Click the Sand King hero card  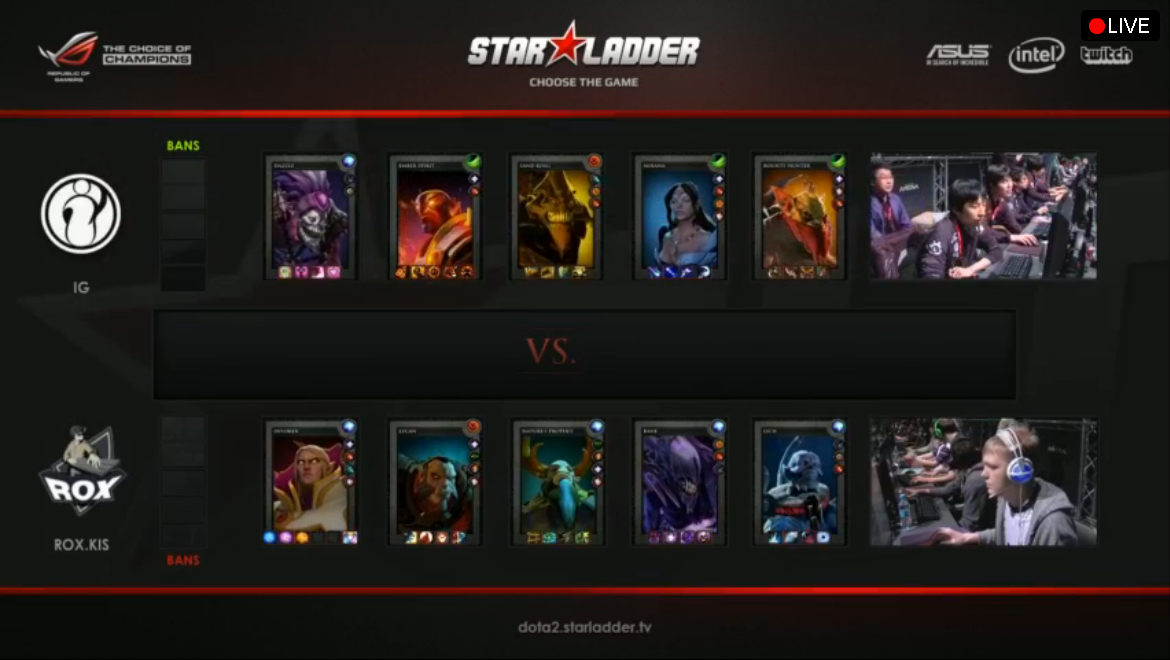(x=556, y=217)
